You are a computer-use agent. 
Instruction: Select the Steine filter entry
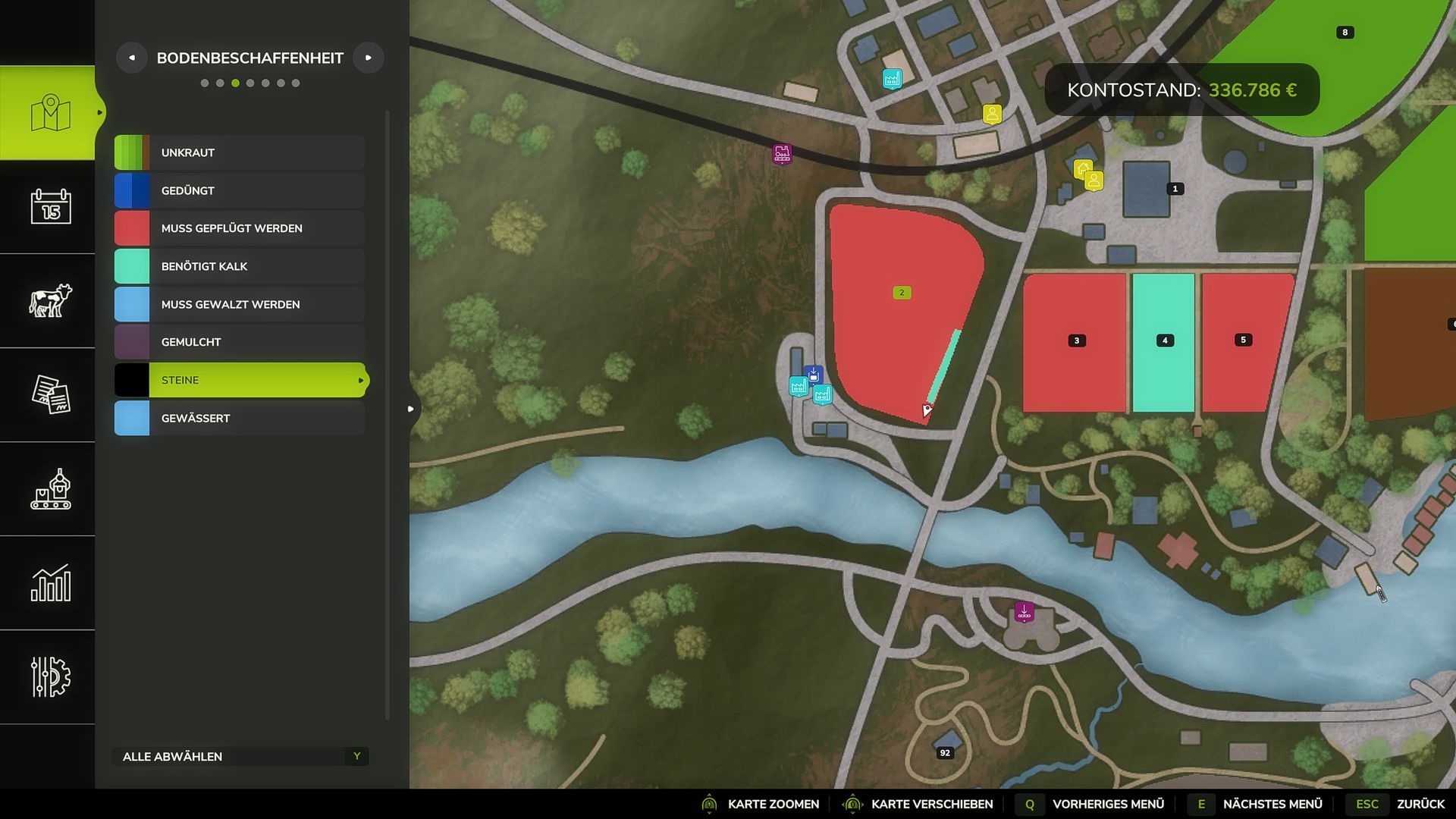click(x=240, y=380)
